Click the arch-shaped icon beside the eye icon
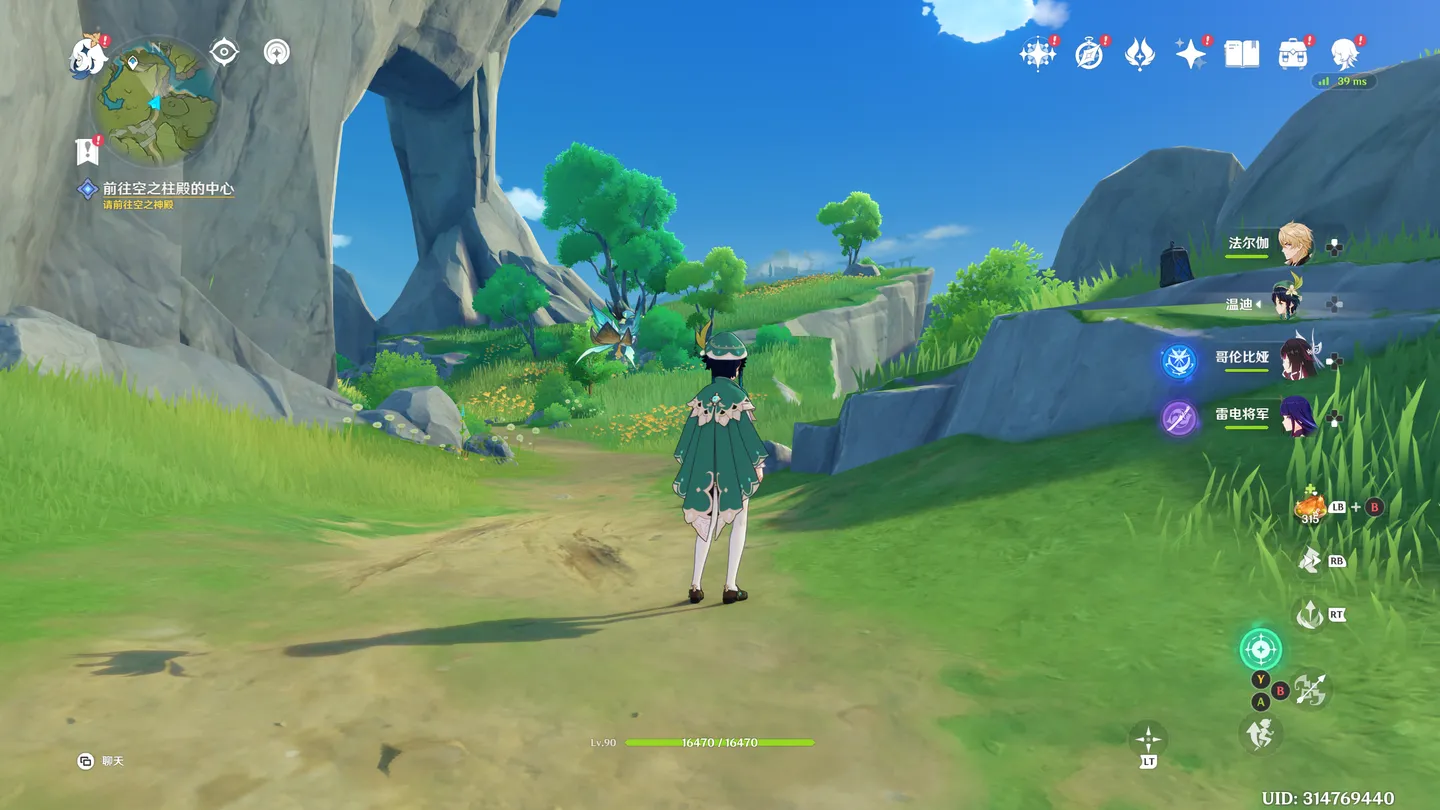Image resolution: width=1440 pixels, height=810 pixels. coord(277,52)
